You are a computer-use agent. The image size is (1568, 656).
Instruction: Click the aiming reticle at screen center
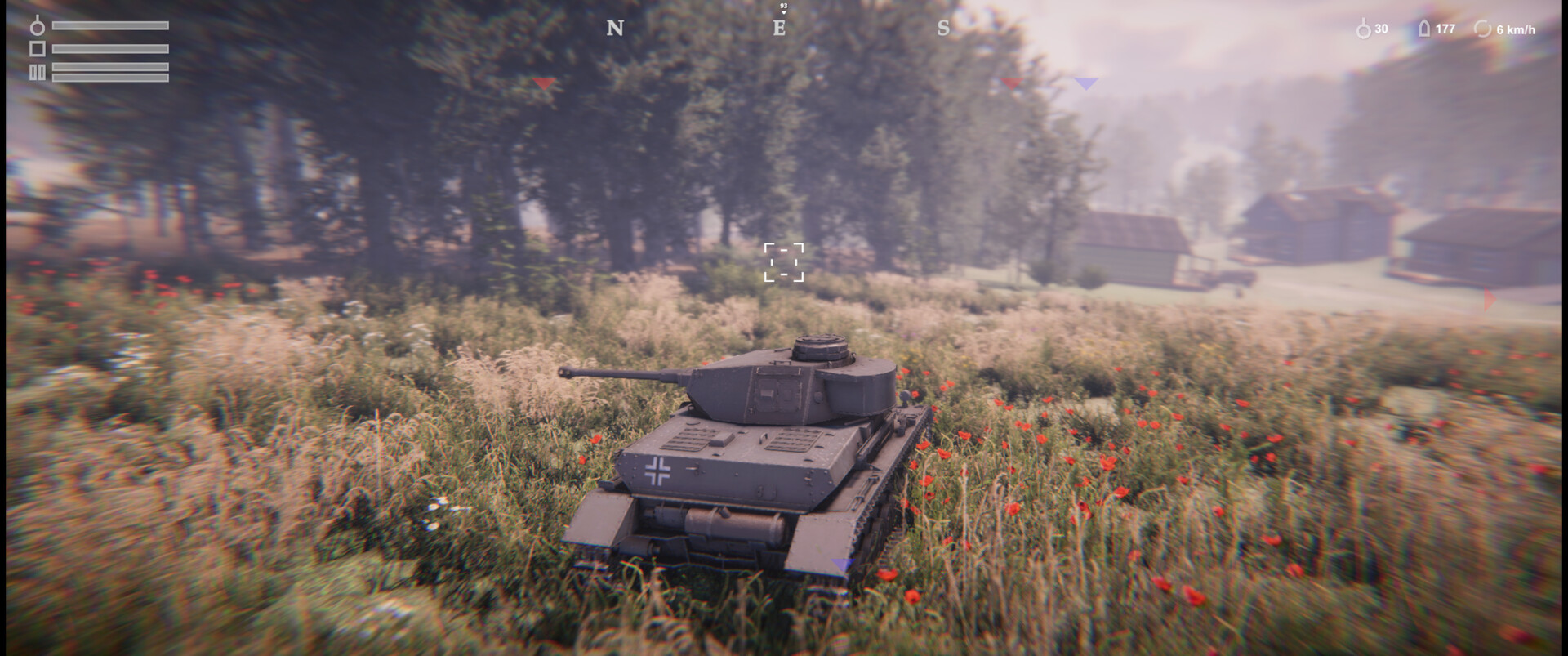click(784, 263)
